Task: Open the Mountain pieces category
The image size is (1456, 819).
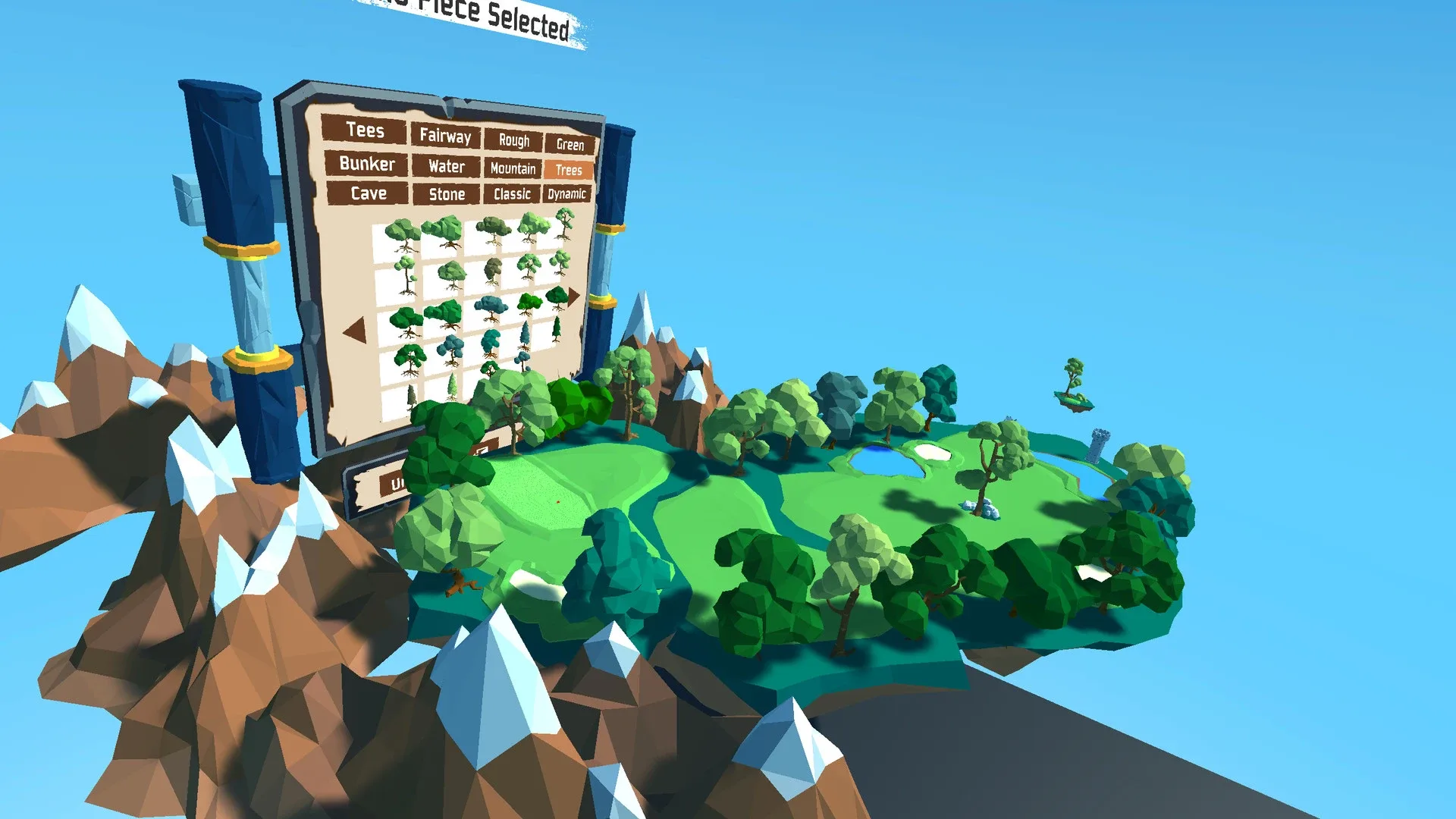Action: [x=513, y=168]
